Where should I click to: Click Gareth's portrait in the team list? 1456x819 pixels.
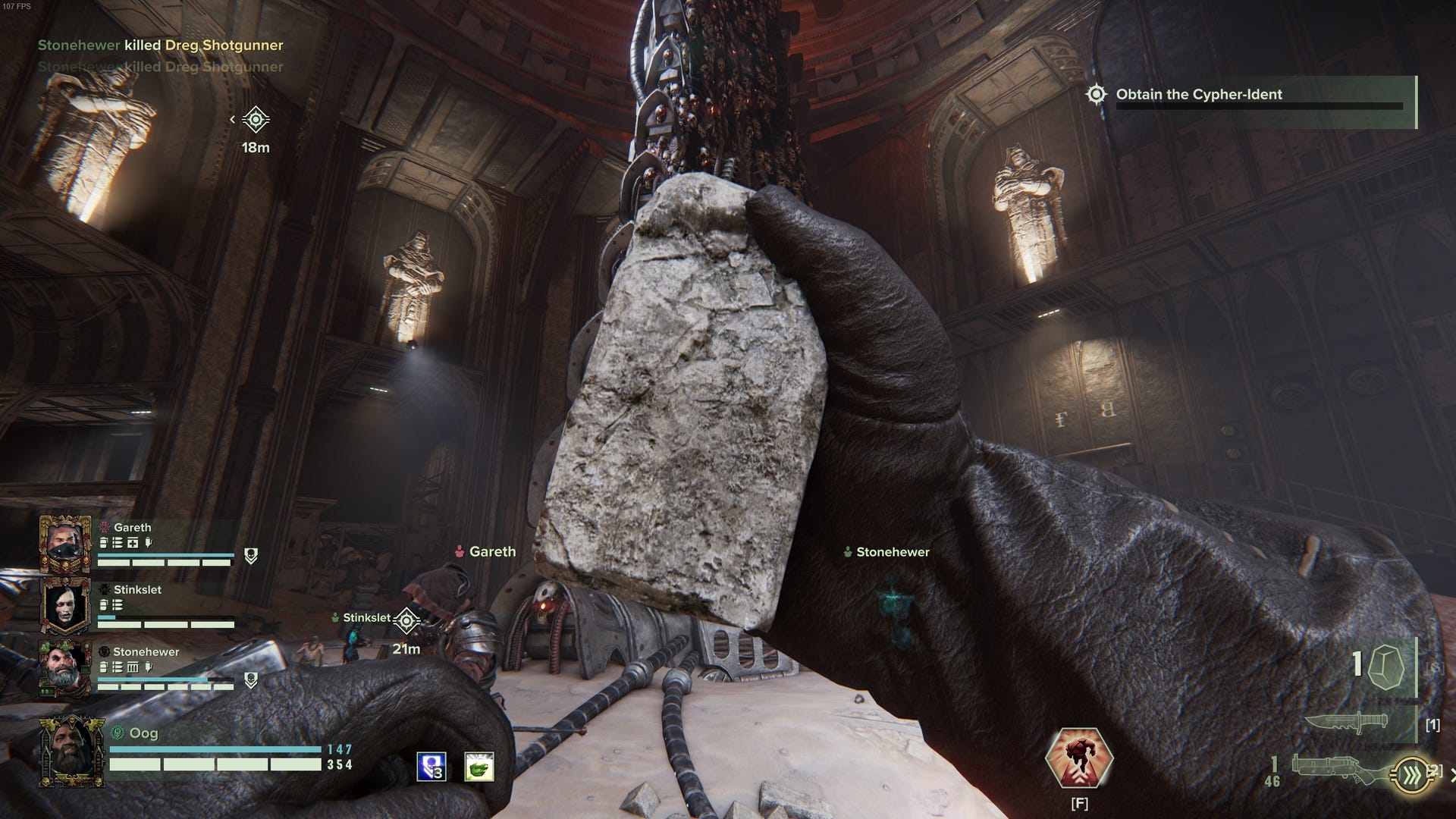64,543
